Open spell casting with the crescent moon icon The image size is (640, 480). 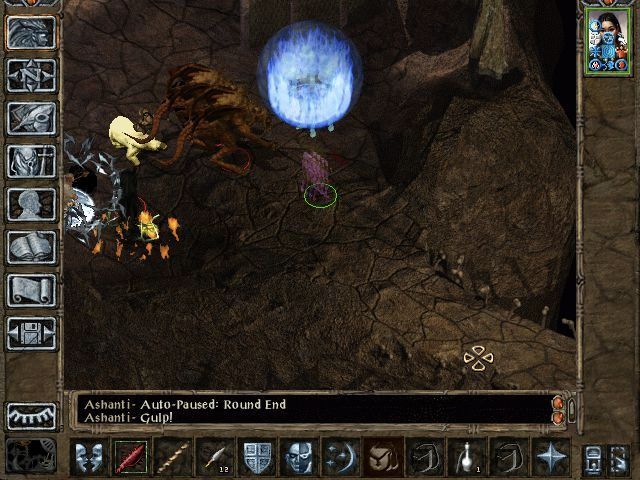[x=341, y=456]
